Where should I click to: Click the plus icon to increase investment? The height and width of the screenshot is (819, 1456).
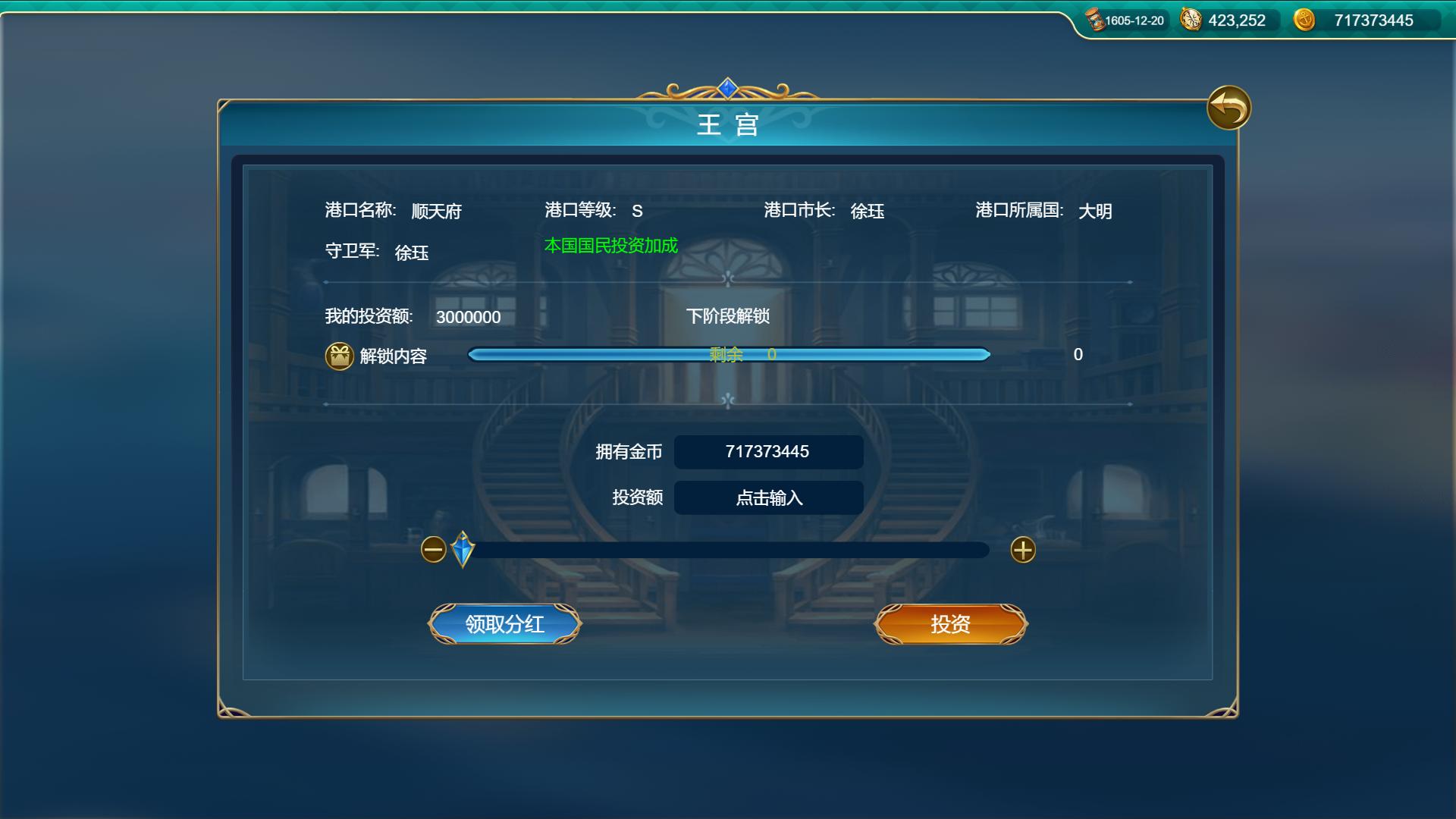tap(1022, 551)
